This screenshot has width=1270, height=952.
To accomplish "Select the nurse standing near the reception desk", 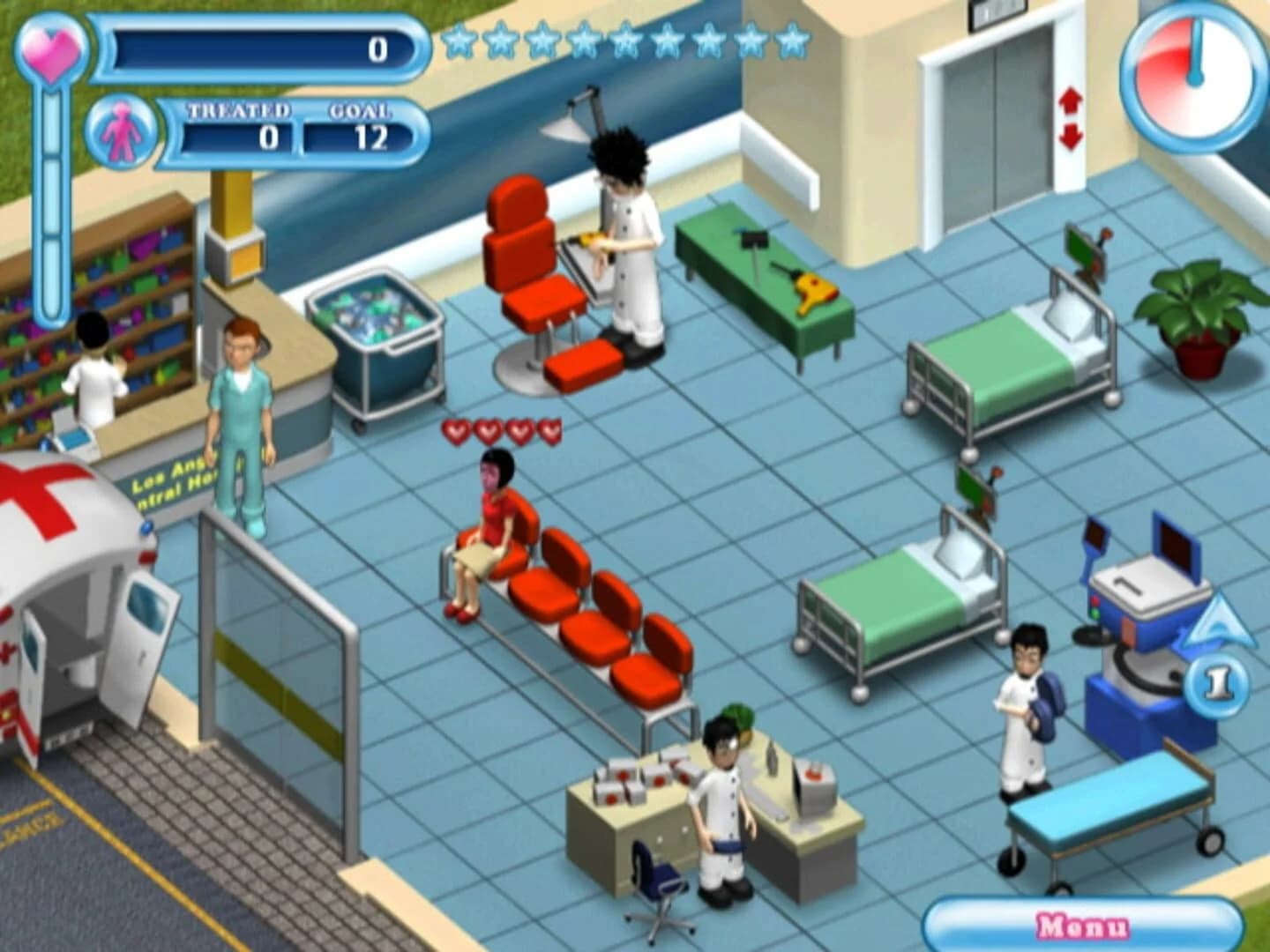I will pos(238,414).
